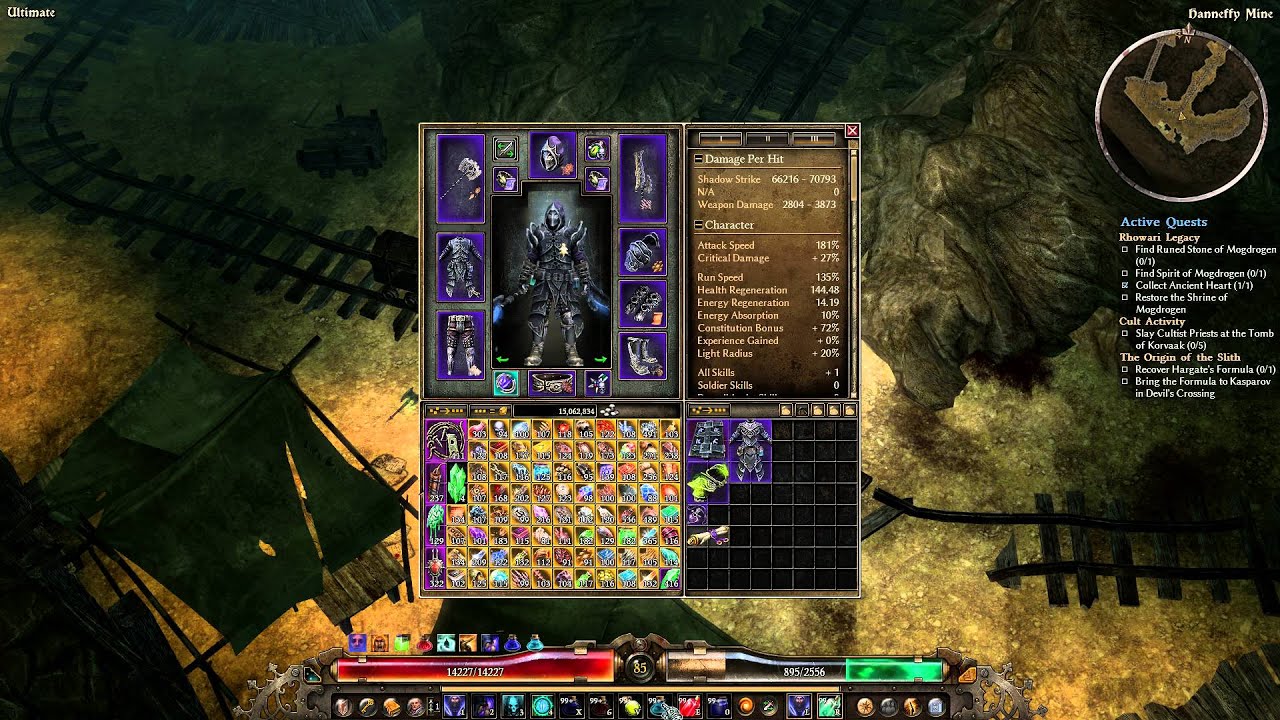
Task: Select the rolled scroll in the bag
Action: (x=706, y=537)
